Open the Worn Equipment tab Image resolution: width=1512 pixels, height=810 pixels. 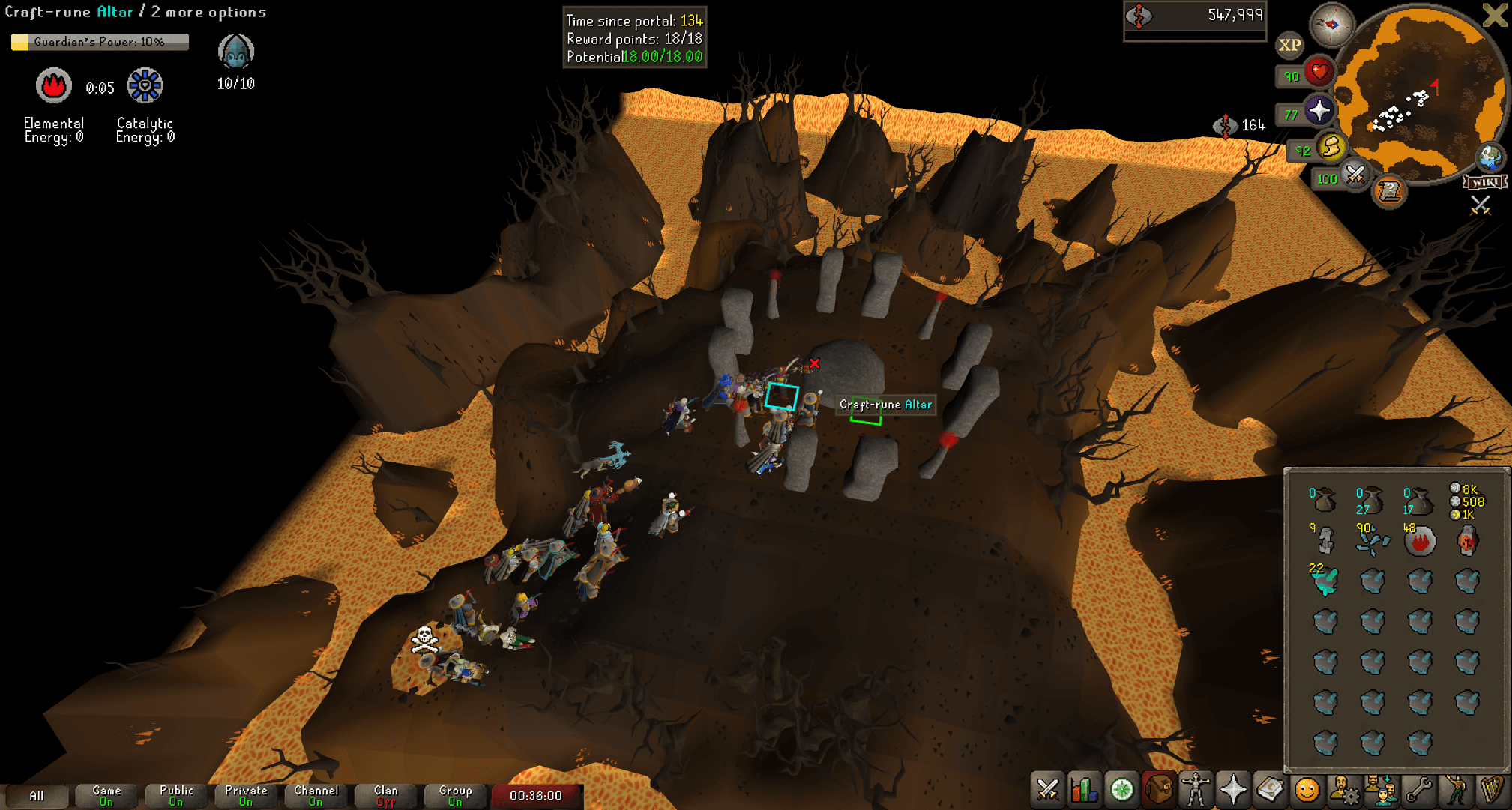pos(1196,789)
